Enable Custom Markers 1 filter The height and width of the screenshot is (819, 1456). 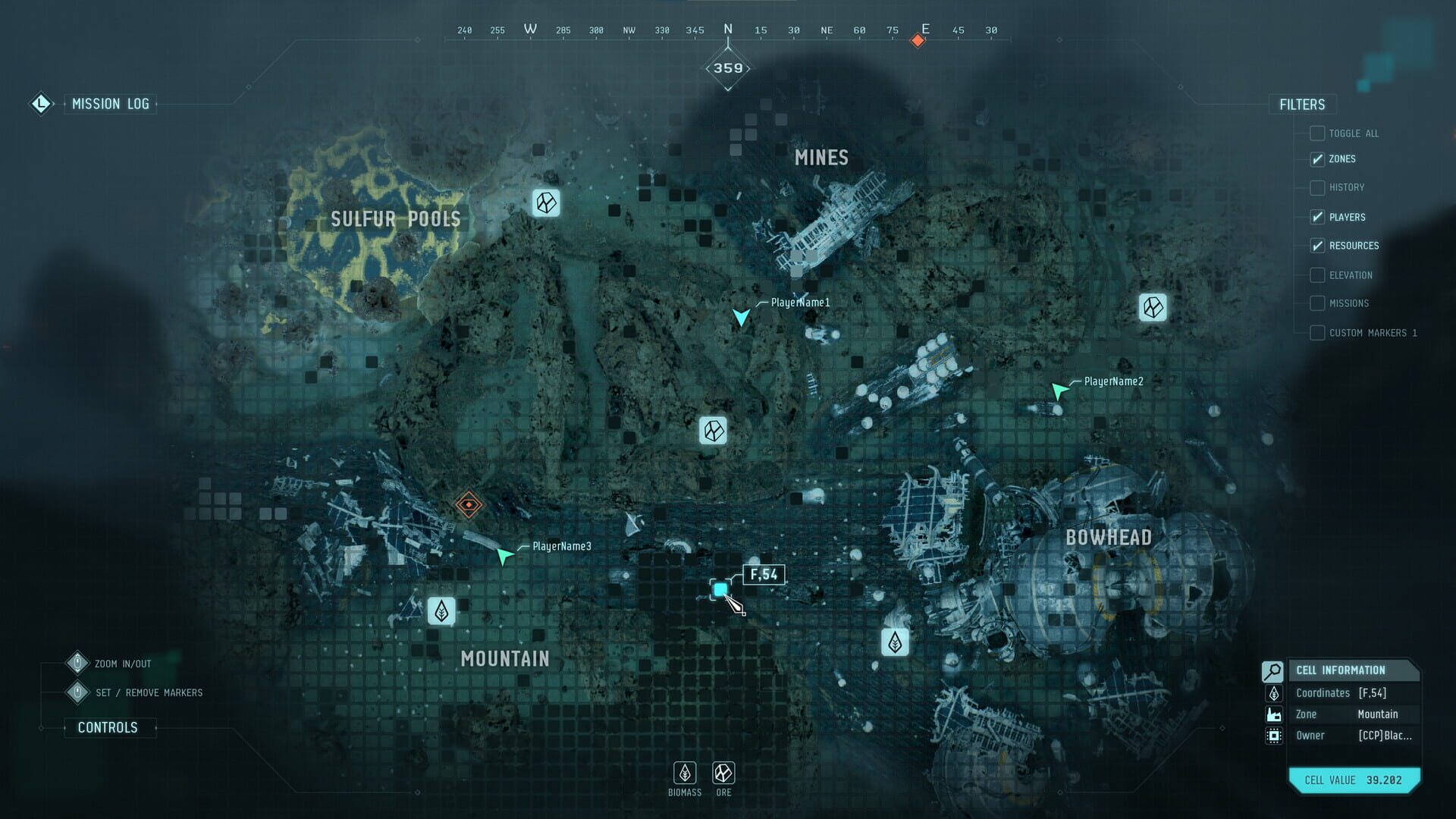tap(1316, 332)
